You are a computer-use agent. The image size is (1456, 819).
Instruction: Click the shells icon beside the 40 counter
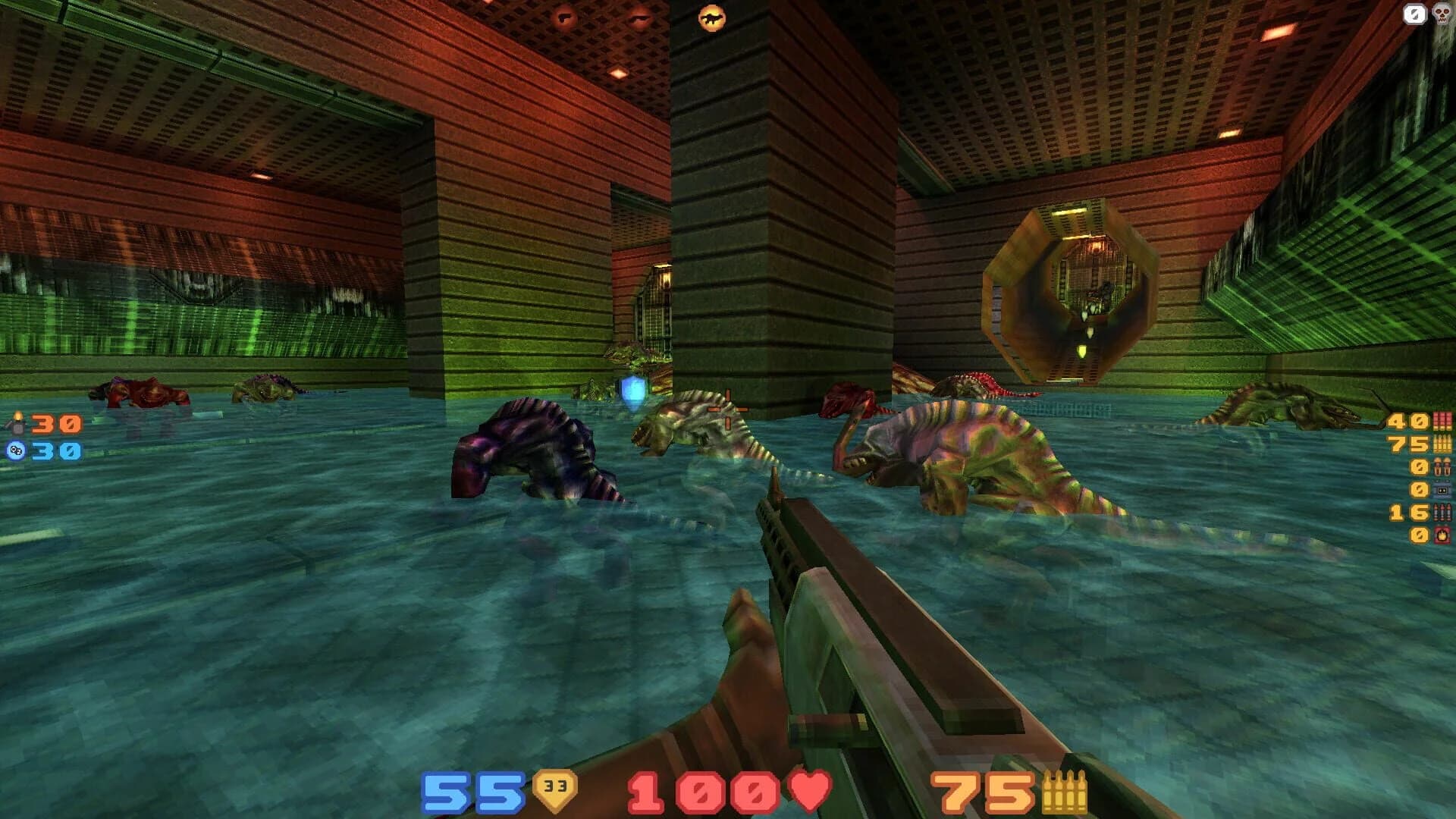click(x=1442, y=421)
